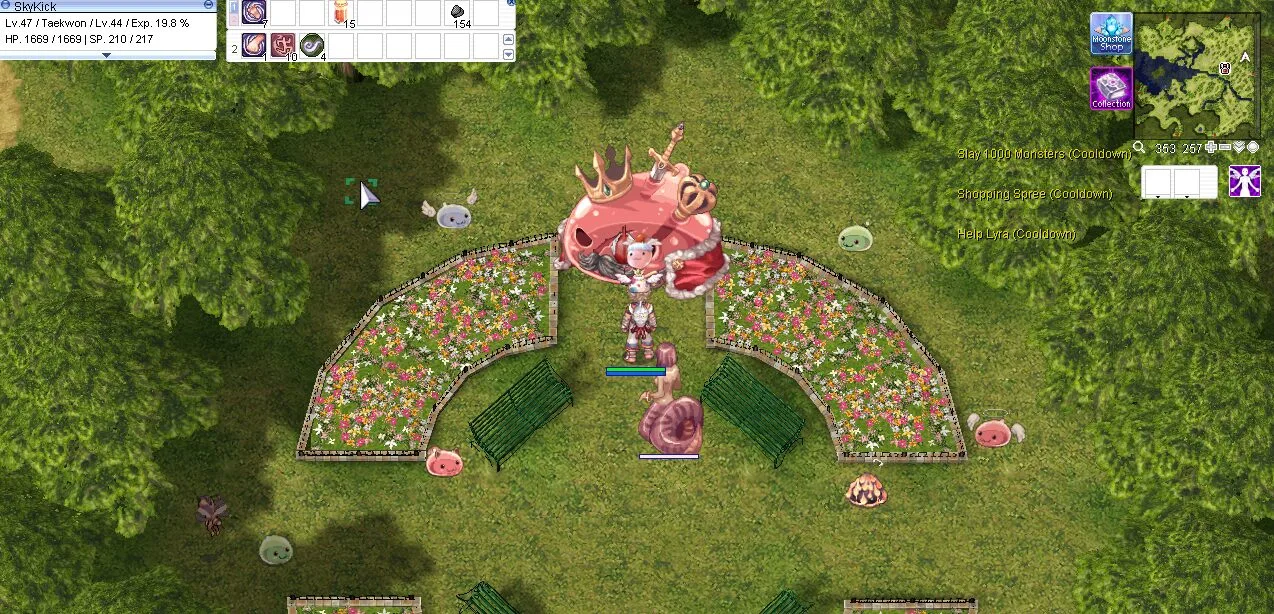Screen dimensions: 1274x614
Task: Open the Collection book
Action: click(1111, 88)
